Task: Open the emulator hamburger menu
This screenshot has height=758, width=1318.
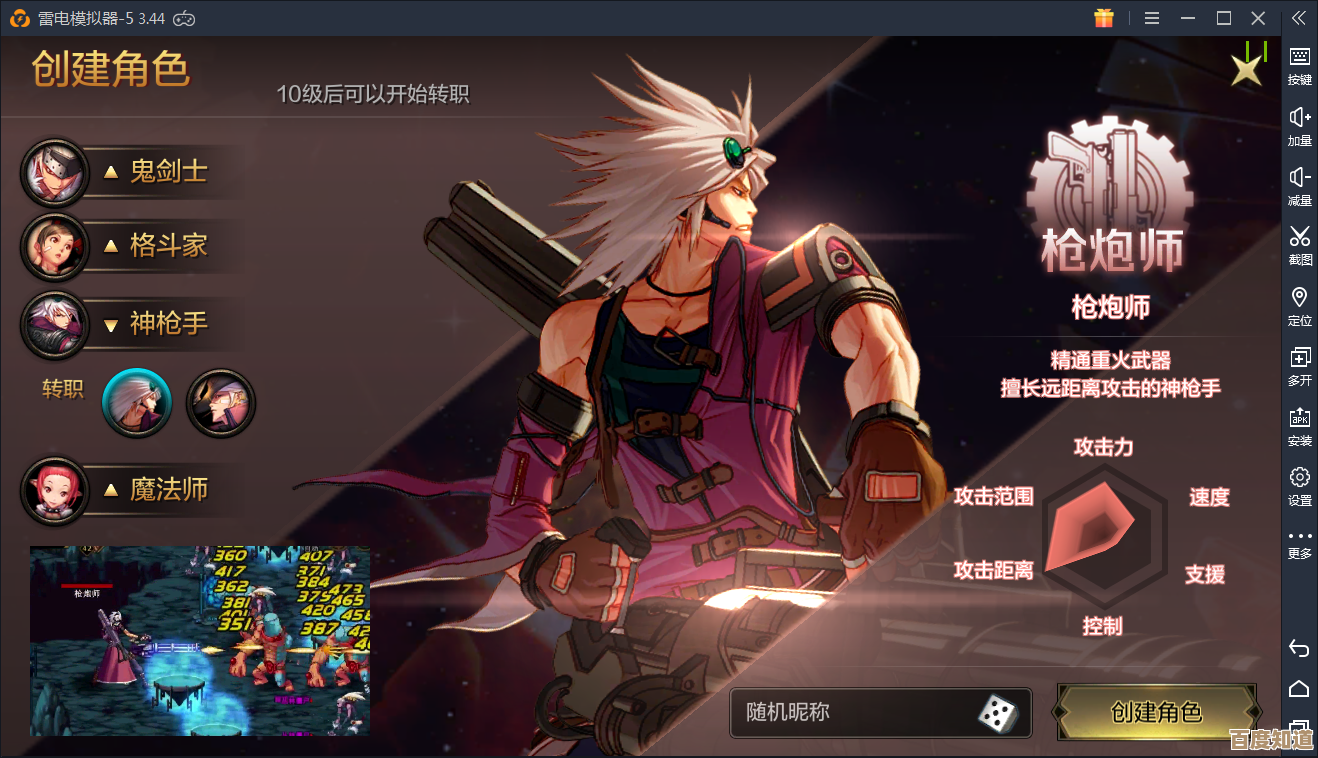Action: (1151, 17)
